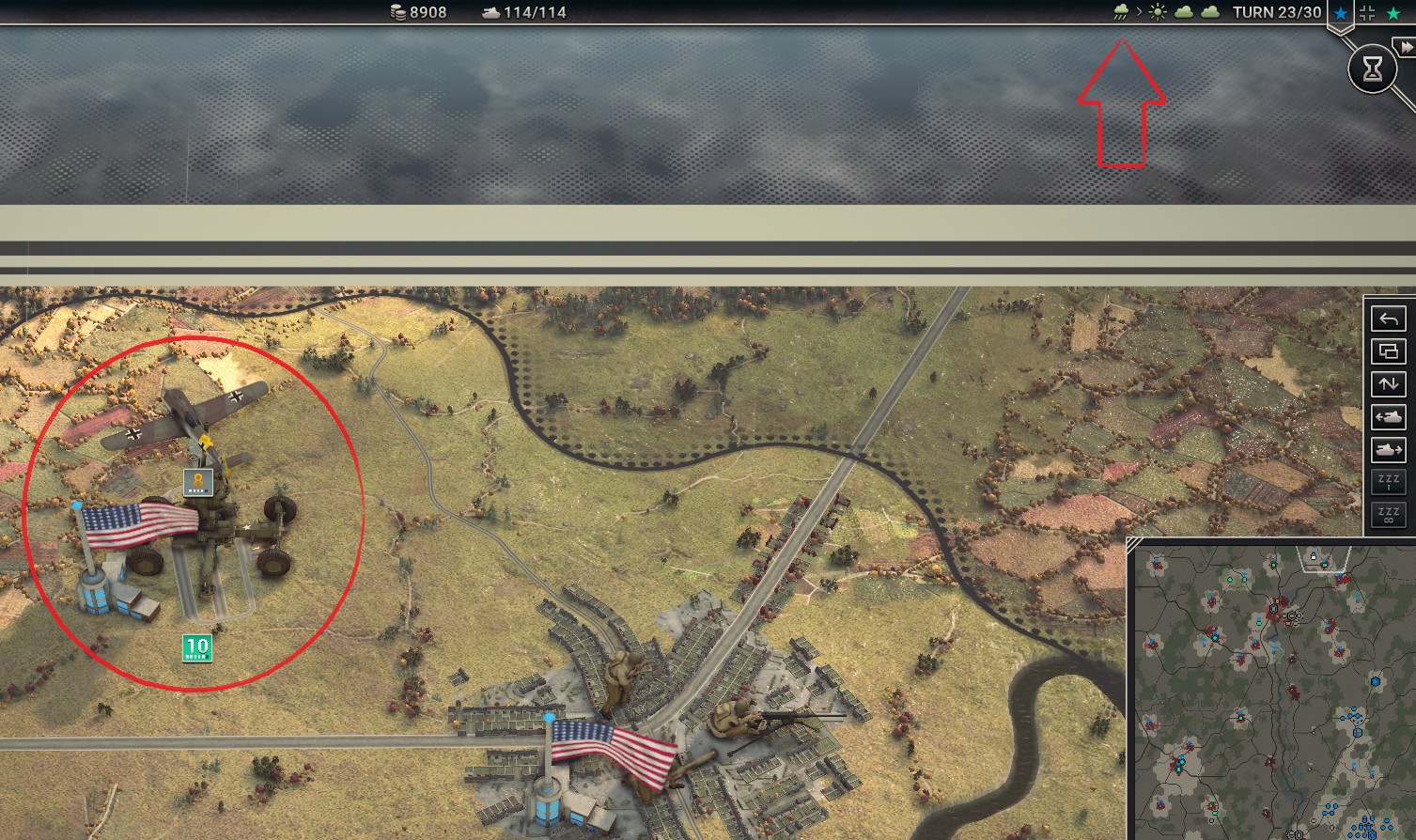
Task: Click the swap unit positions arrows icon
Action: tap(1388, 383)
